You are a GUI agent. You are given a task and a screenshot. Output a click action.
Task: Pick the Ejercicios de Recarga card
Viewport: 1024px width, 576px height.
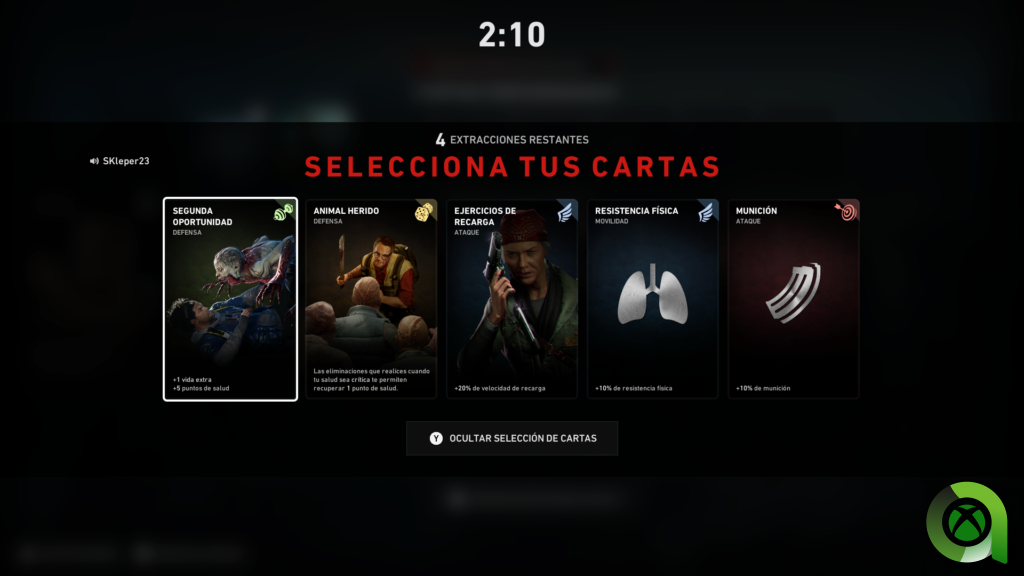tap(512, 299)
